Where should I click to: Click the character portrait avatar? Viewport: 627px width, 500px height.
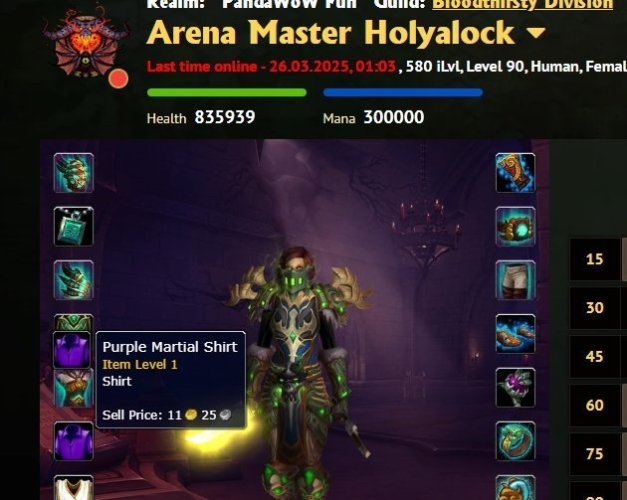84,42
